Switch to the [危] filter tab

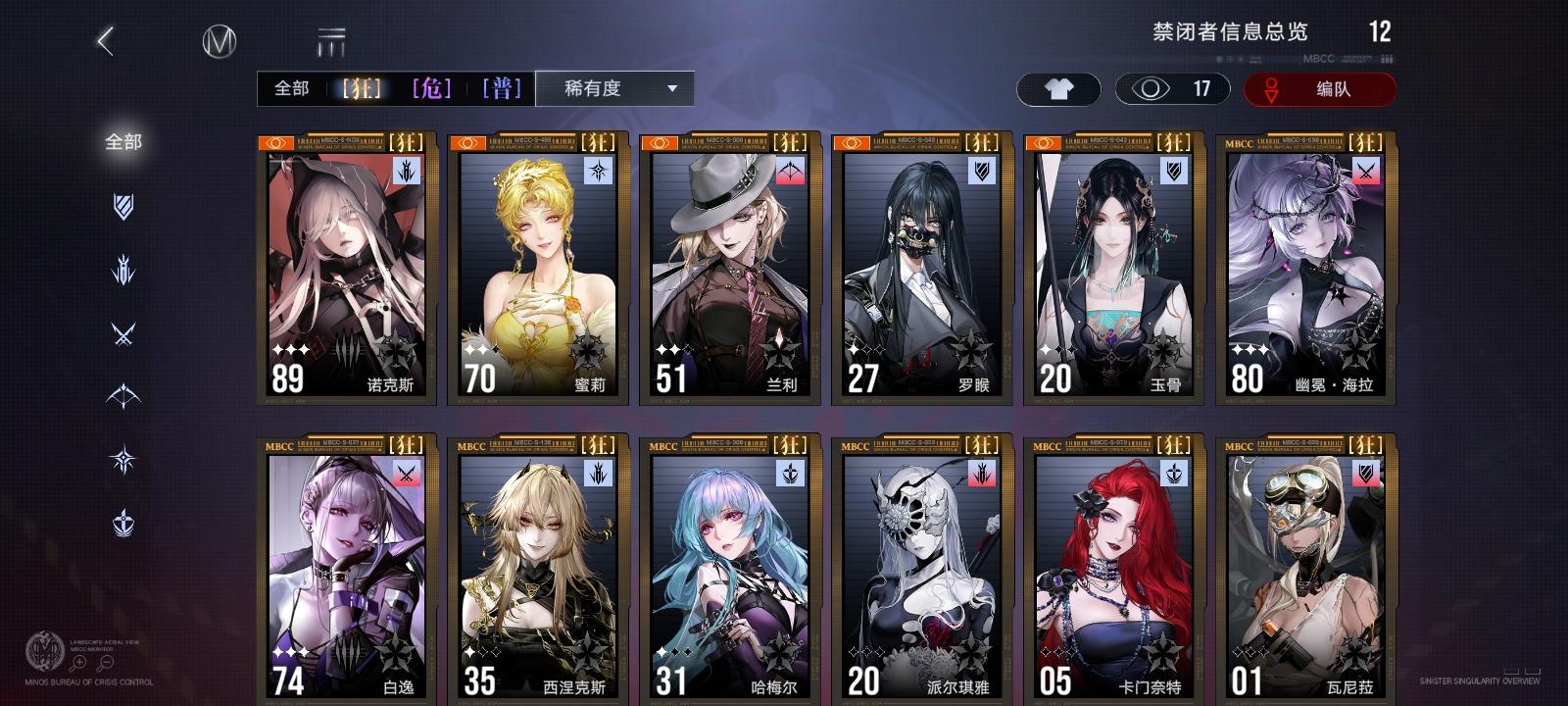point(431,89)
